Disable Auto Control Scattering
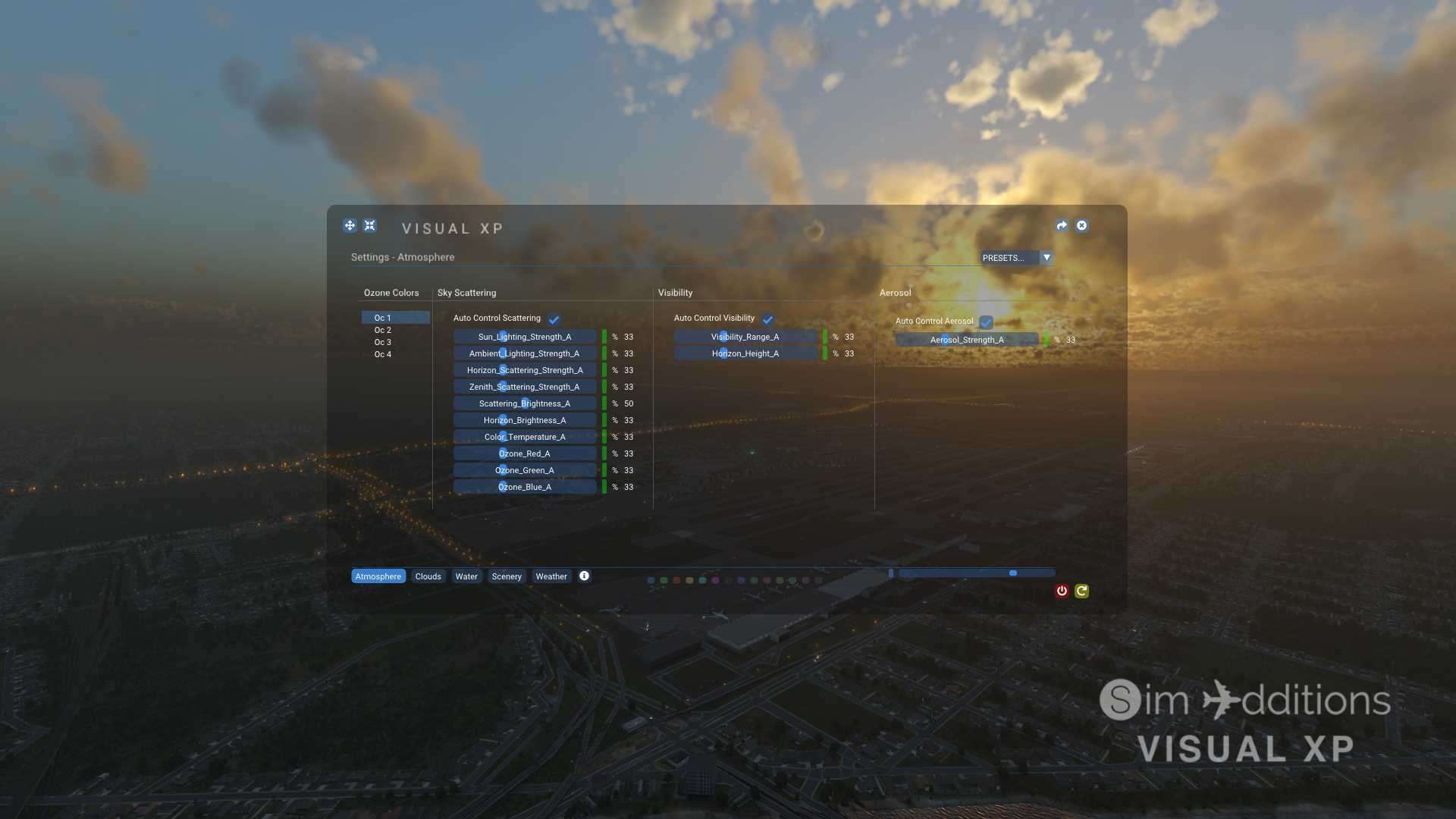 (x=554, y=318)
